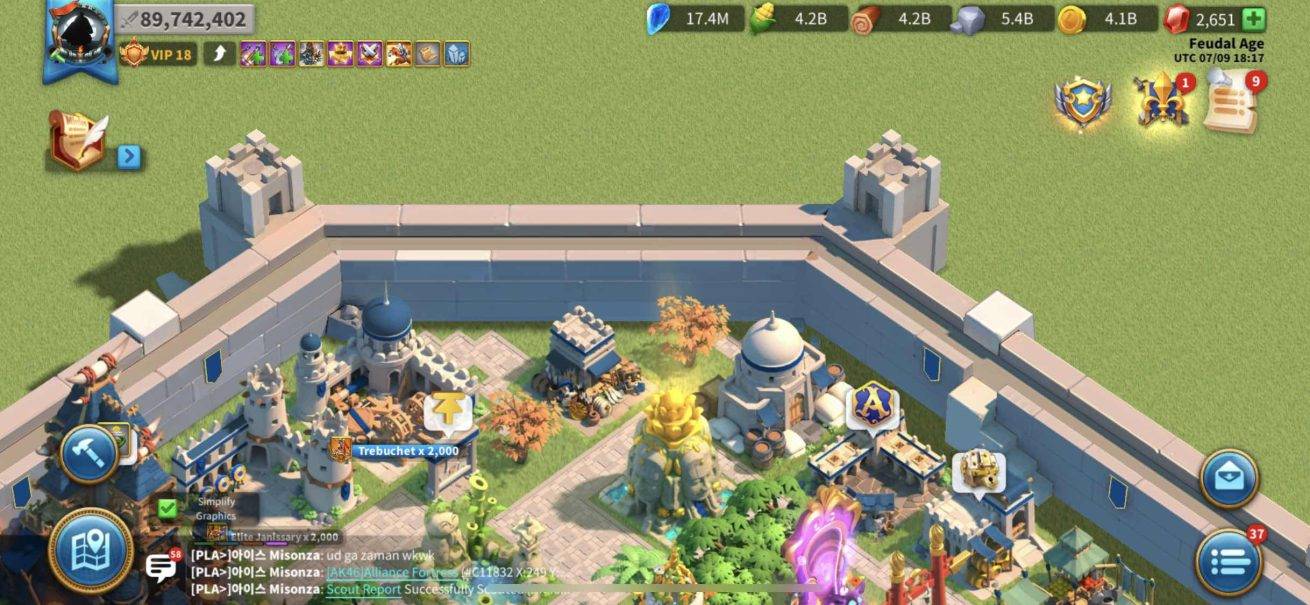Tap the upgrade arrow bubble above building
Viewport: 1310px width, 605px height.
tap(447, 411)
